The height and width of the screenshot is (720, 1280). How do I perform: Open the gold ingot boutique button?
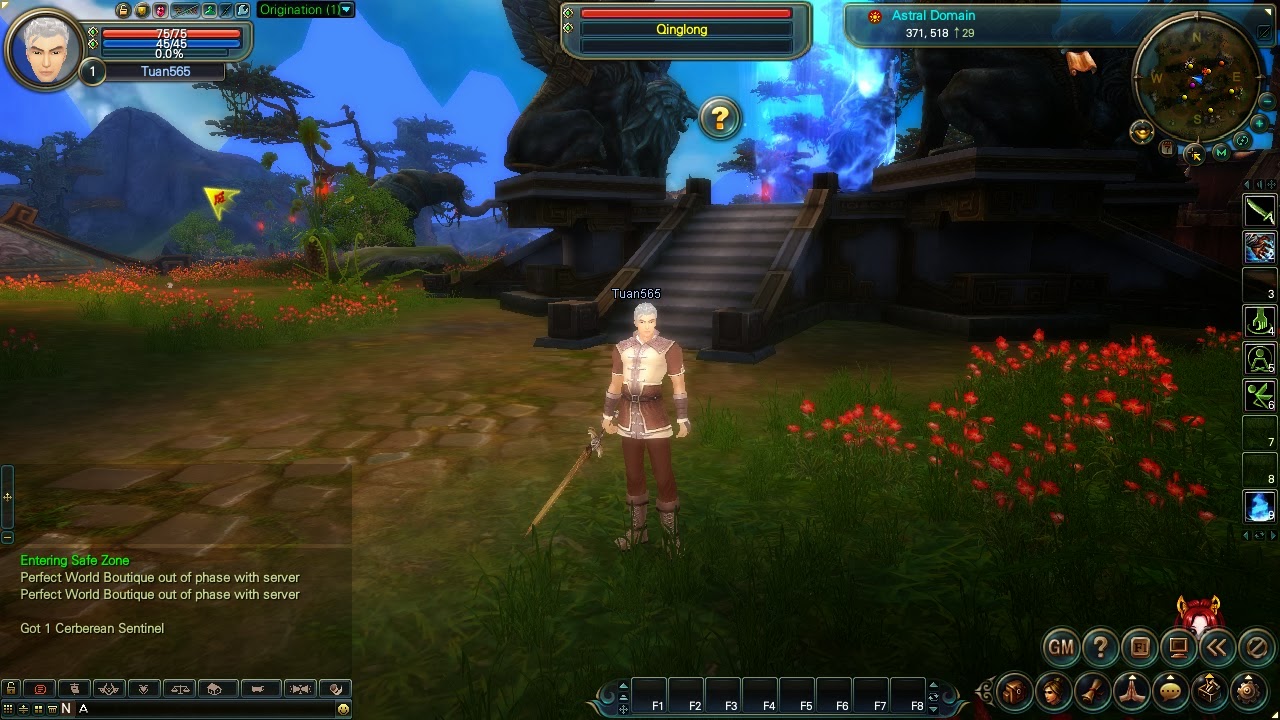pos(1141,131)
